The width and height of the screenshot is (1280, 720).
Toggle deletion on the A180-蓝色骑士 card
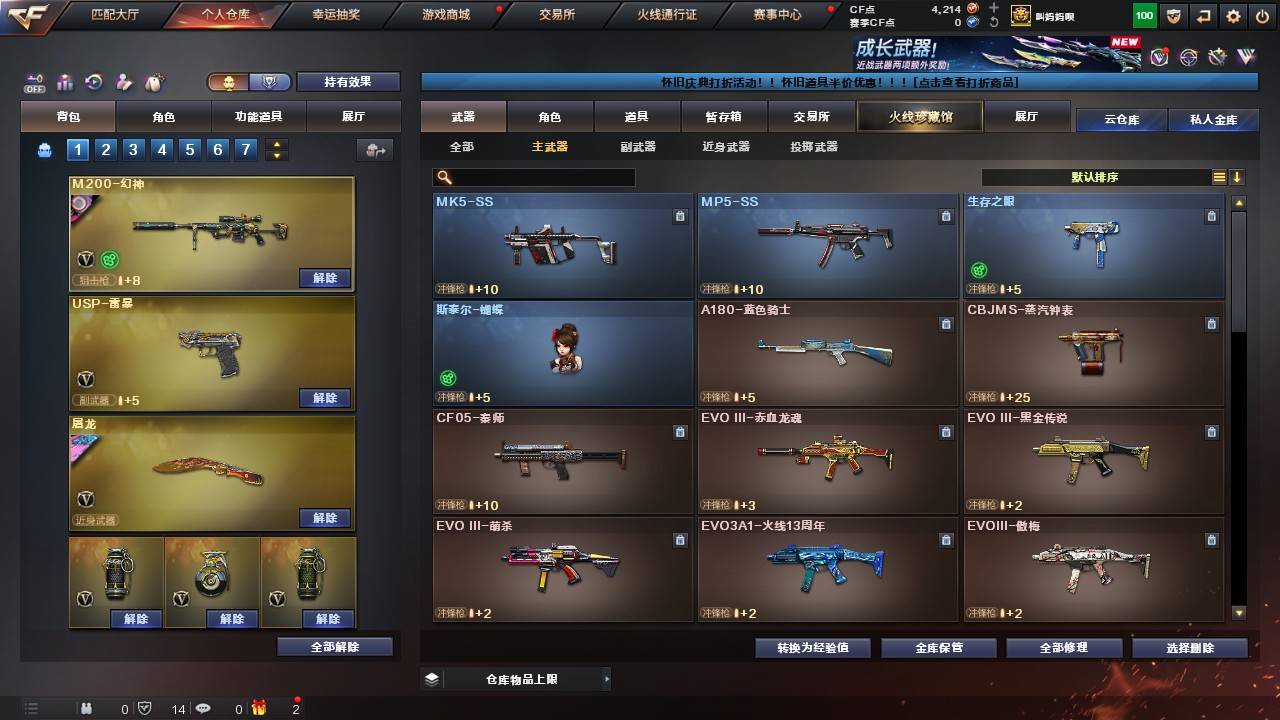pos(945,324)
